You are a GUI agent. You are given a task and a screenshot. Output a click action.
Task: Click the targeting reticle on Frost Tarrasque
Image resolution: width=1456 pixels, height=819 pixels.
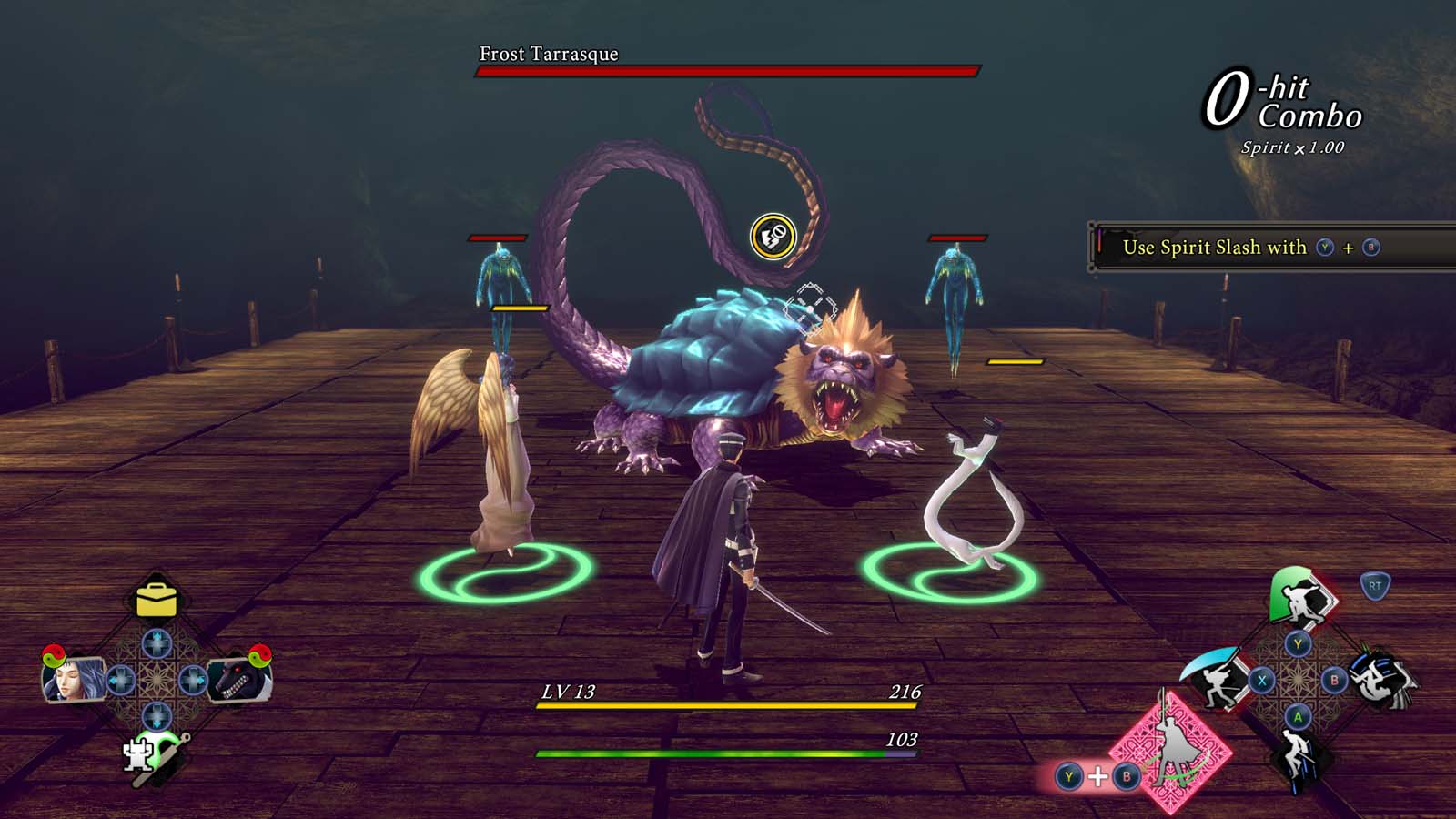[808, 303]
